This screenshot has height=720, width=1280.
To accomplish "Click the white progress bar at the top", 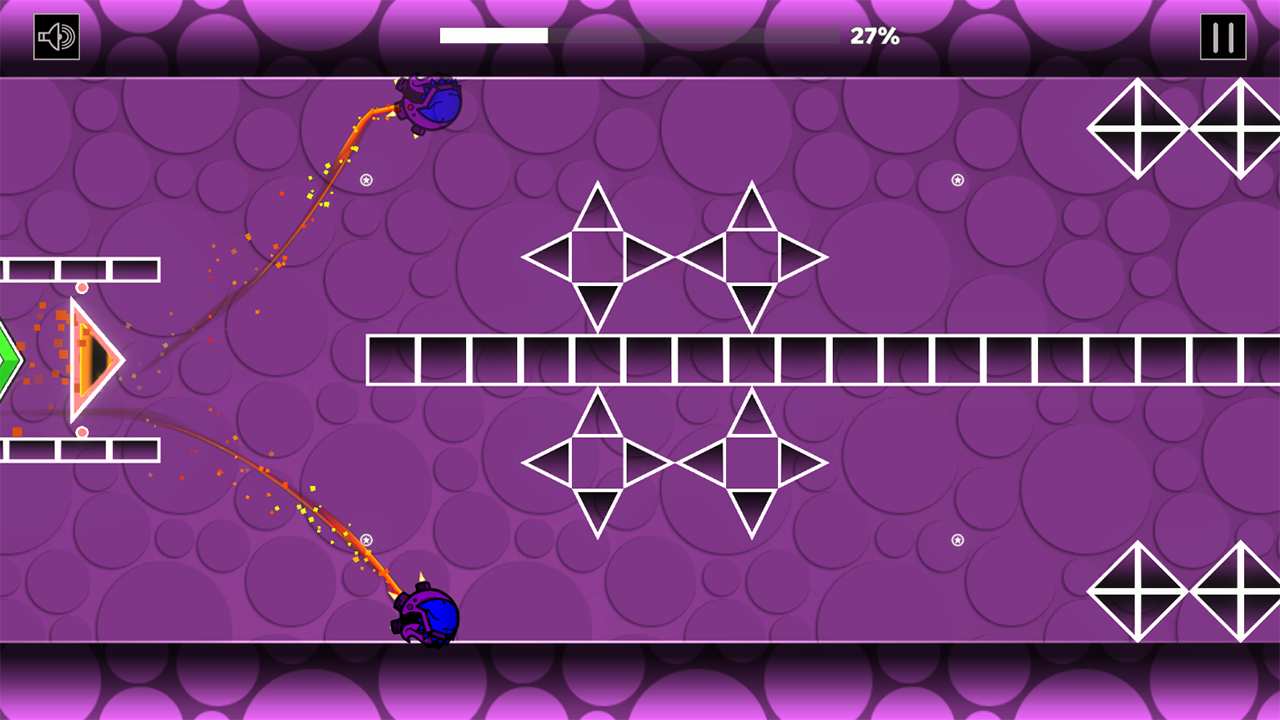I will point(492,35).
